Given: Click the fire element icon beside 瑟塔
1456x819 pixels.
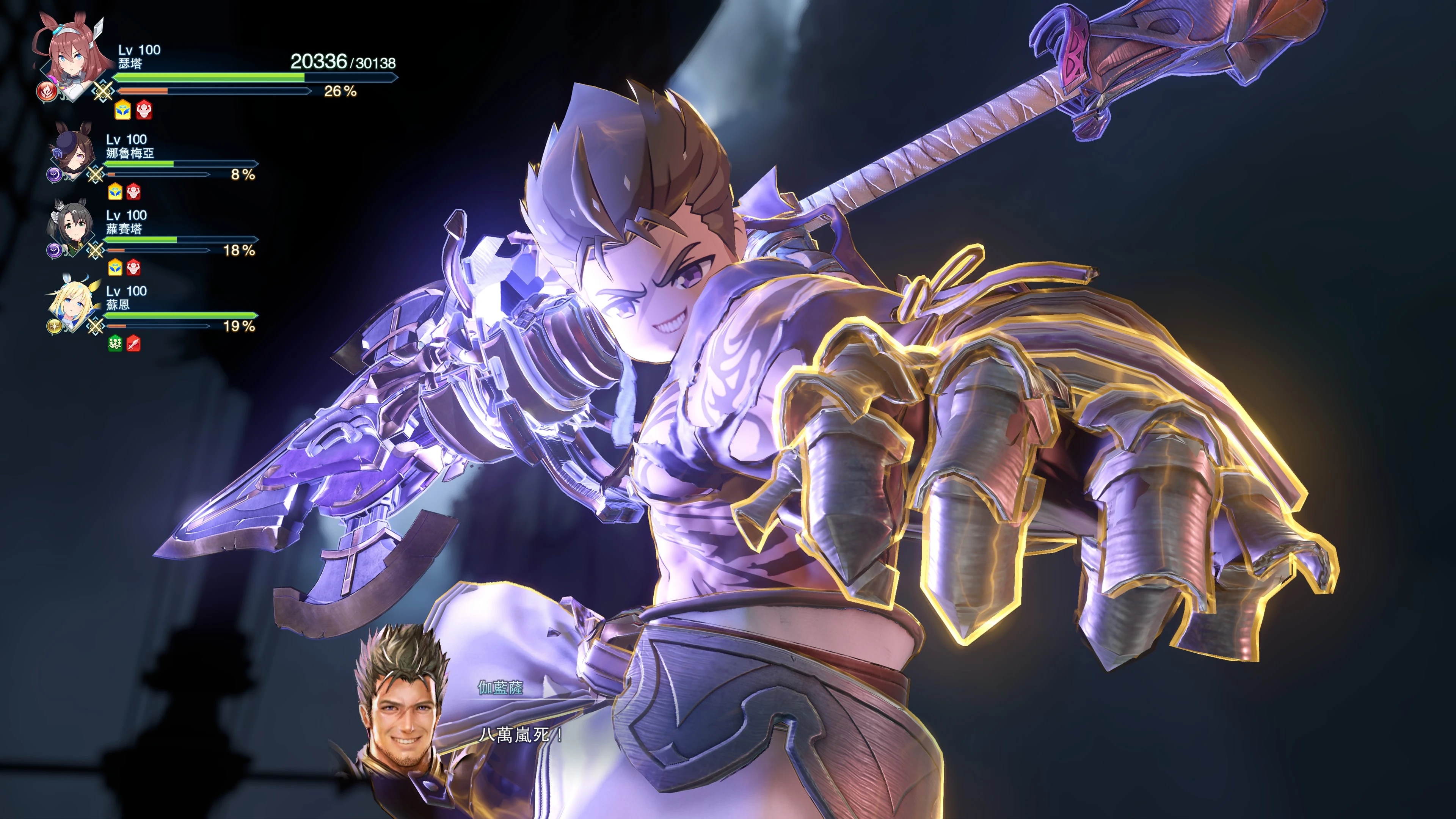Looking at the screenshot, I should click(46, 91).
